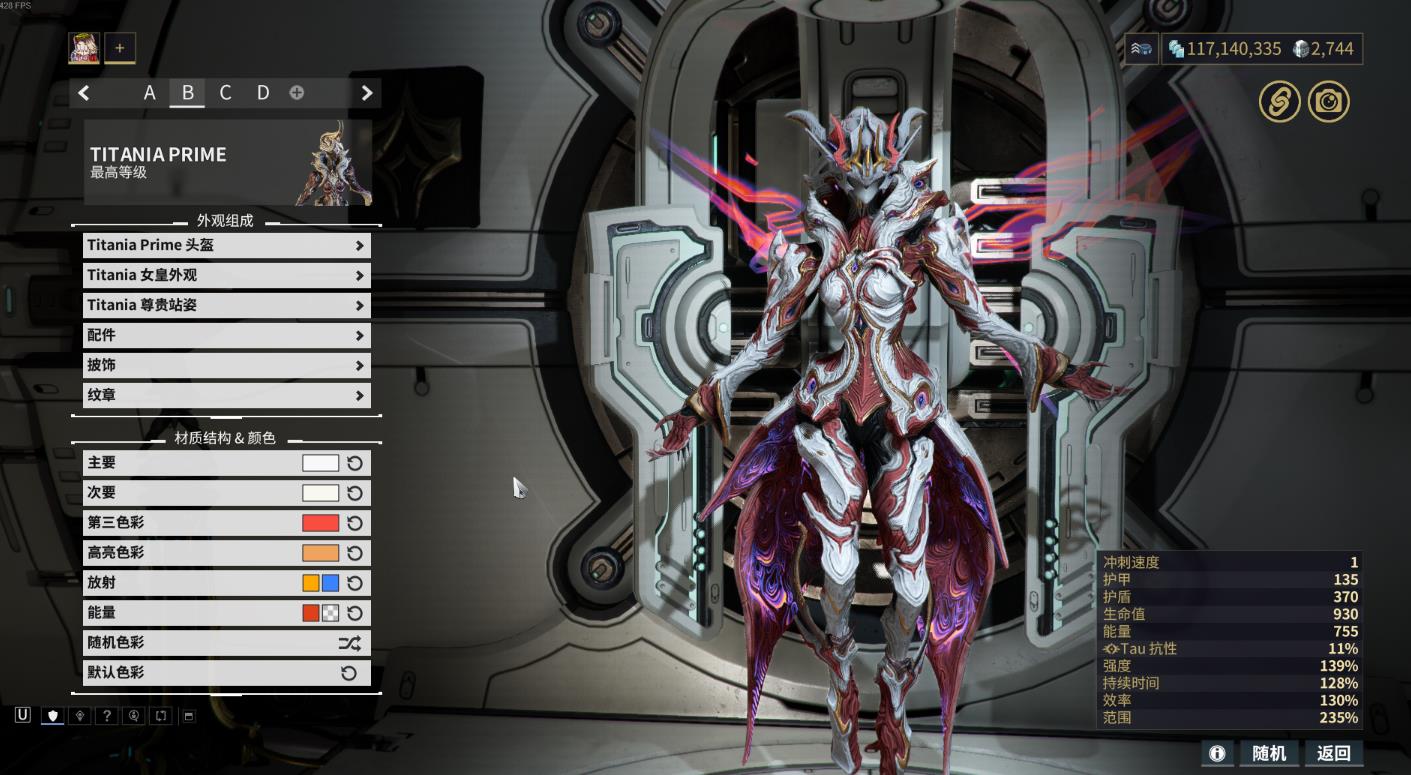Open the 披饰 syandana menu
The height and width of the screenshot is (775, 1411).
tap(226, 365)
